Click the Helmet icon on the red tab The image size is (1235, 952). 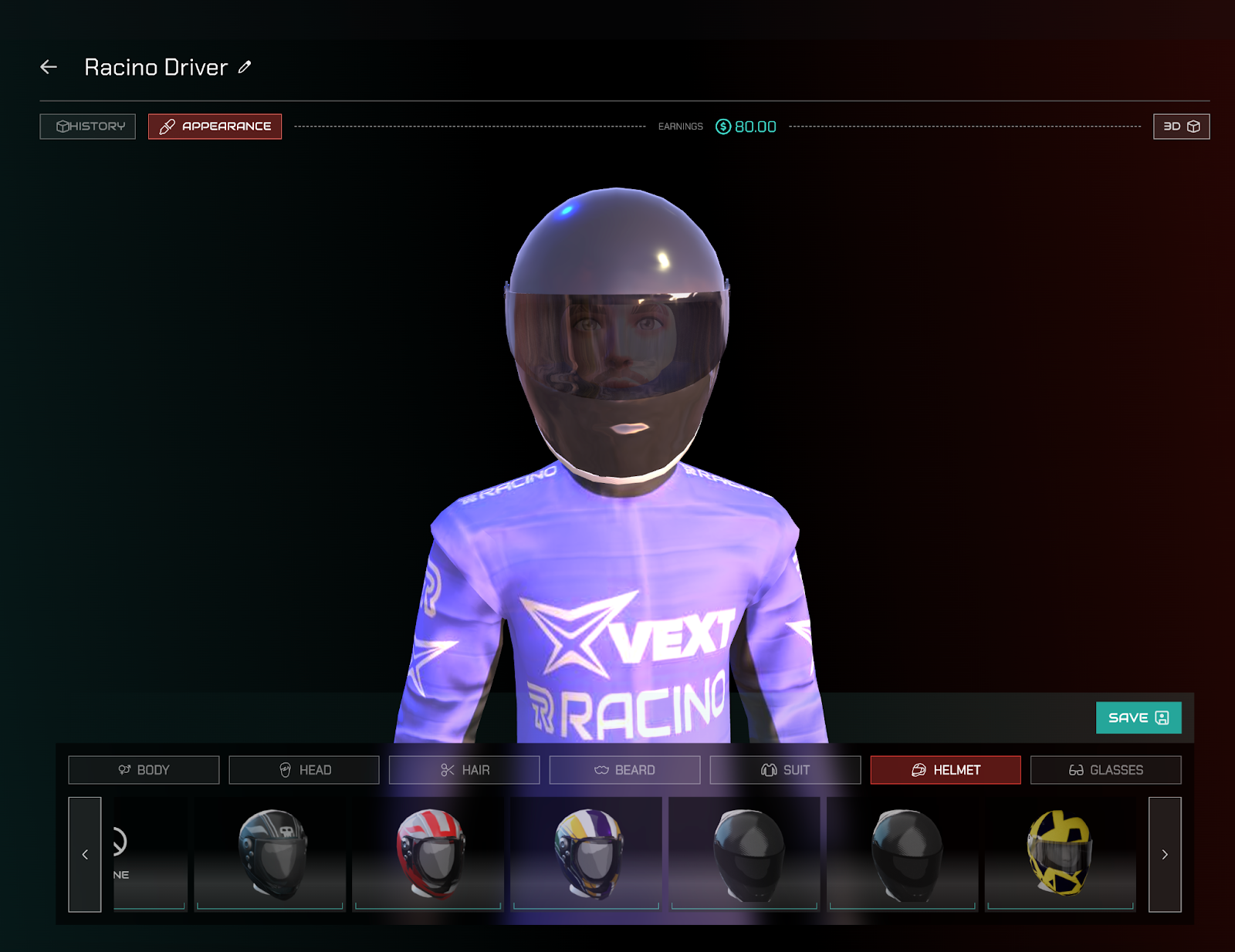918,769
